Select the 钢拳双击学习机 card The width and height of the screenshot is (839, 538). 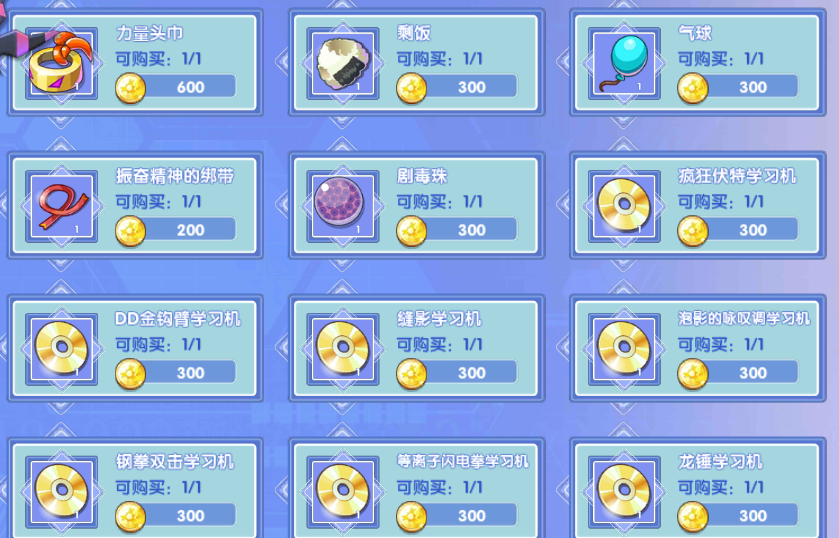click(135, 490)
